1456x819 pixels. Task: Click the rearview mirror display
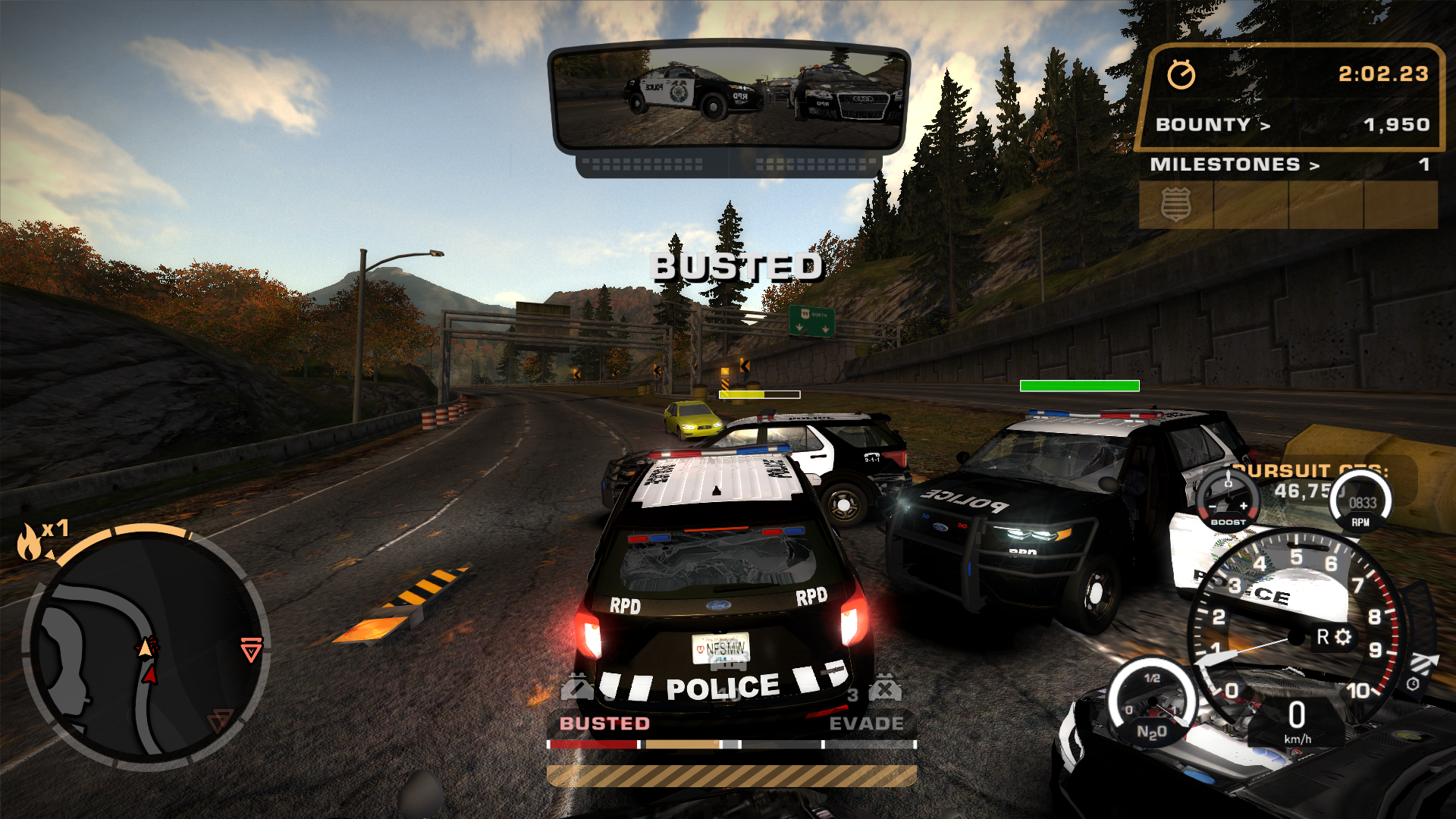(x=729, y=97)
